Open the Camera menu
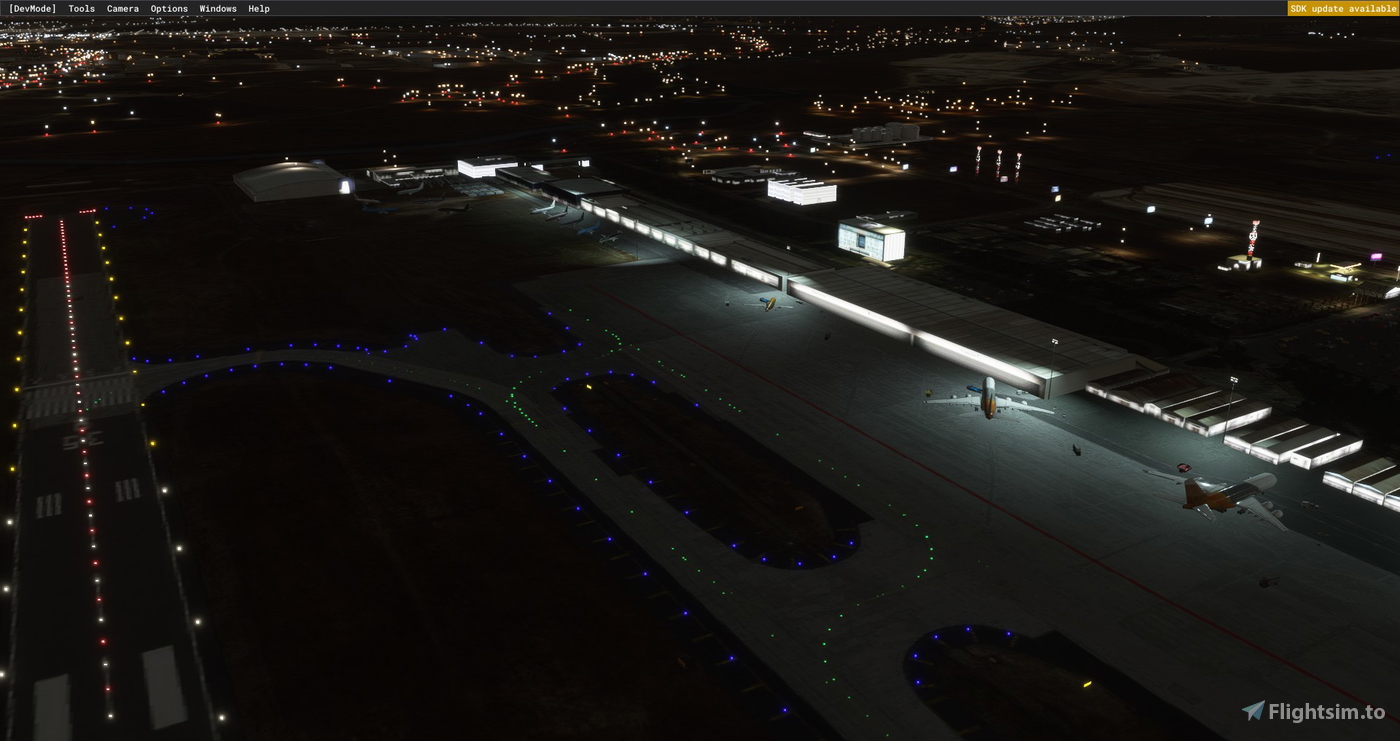 [x=122, y=8]
